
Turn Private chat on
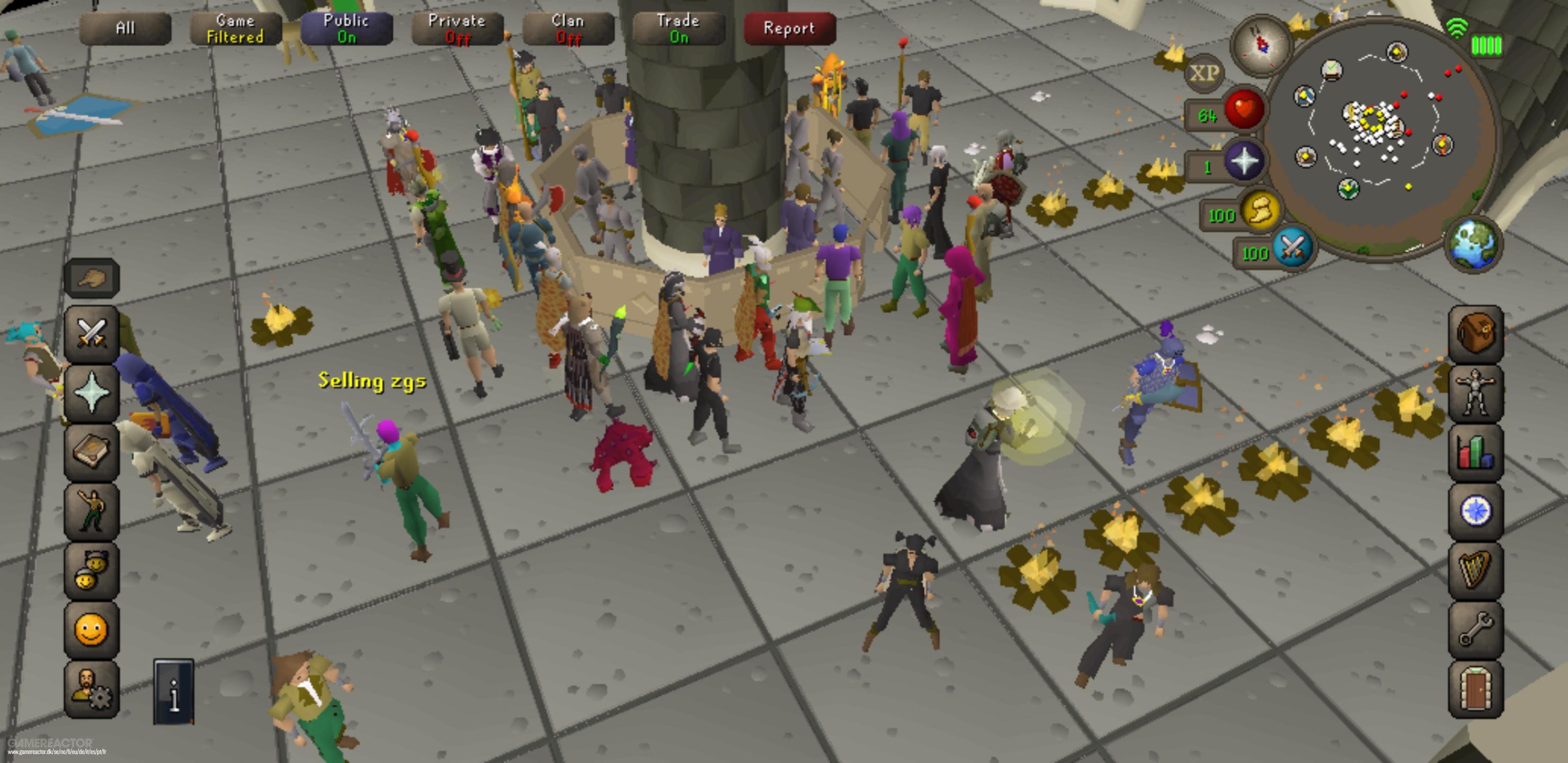coord(457,28)
